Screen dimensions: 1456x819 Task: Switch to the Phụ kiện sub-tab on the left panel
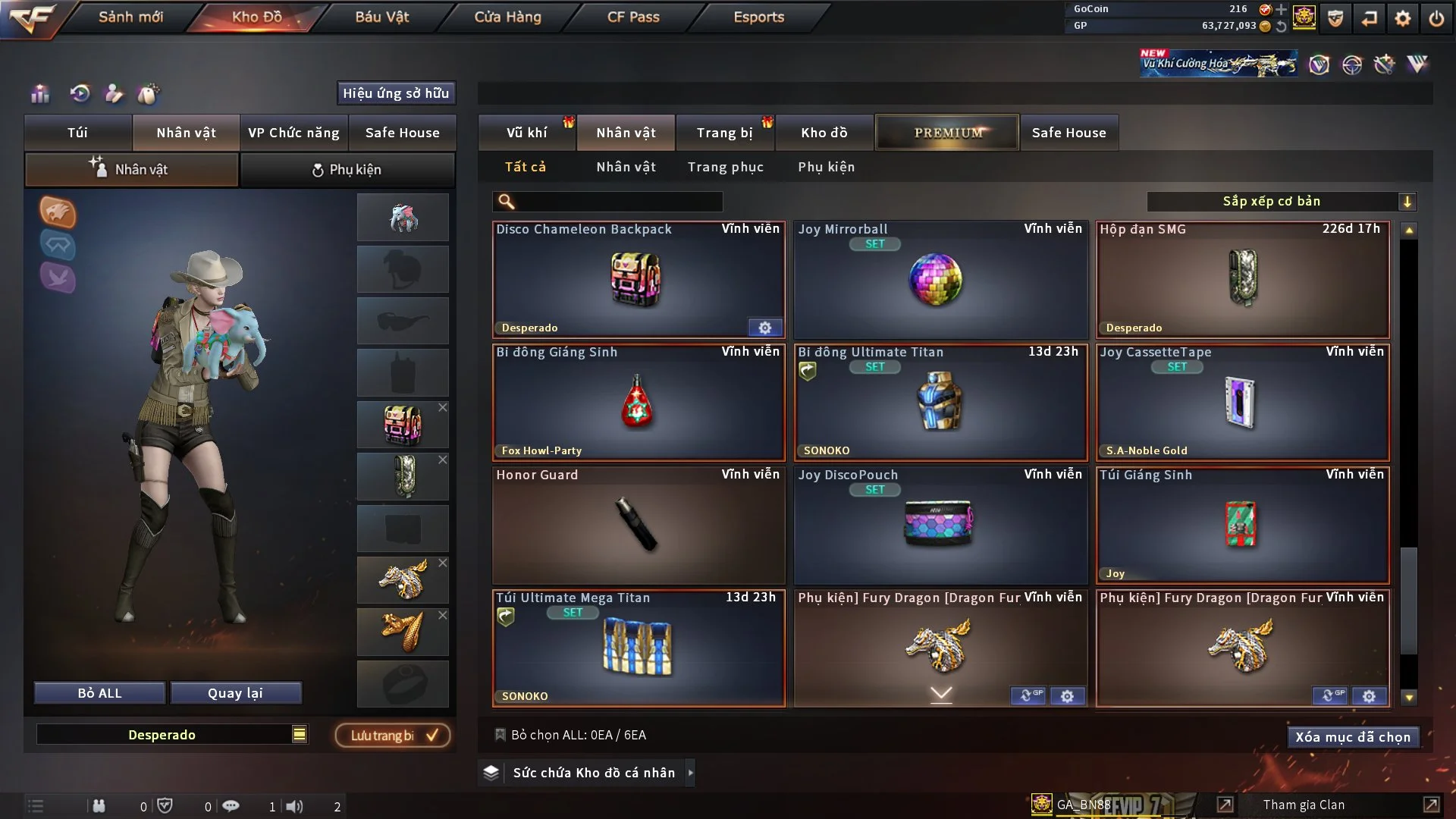coord(347,170)
